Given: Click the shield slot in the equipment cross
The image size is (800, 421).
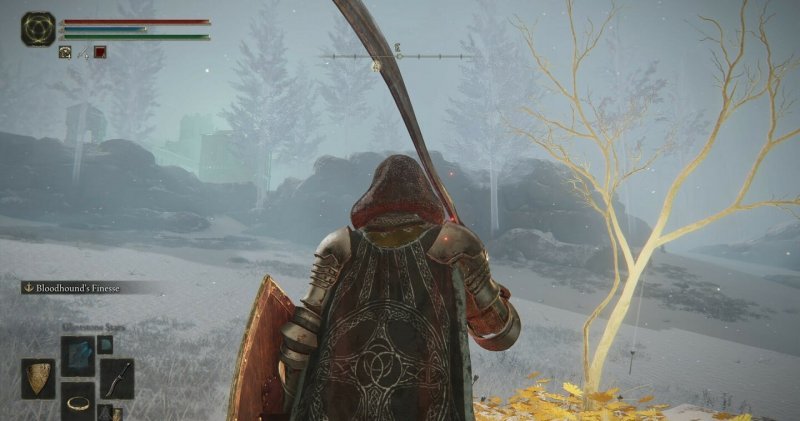Looking at the screenshot, I should pyautogui.click(x=39, y=379).
